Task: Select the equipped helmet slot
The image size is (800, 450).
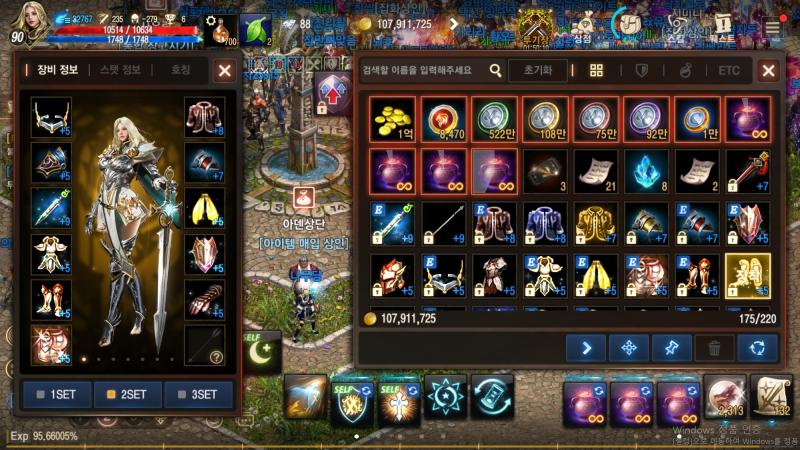Action: point(51,117)
